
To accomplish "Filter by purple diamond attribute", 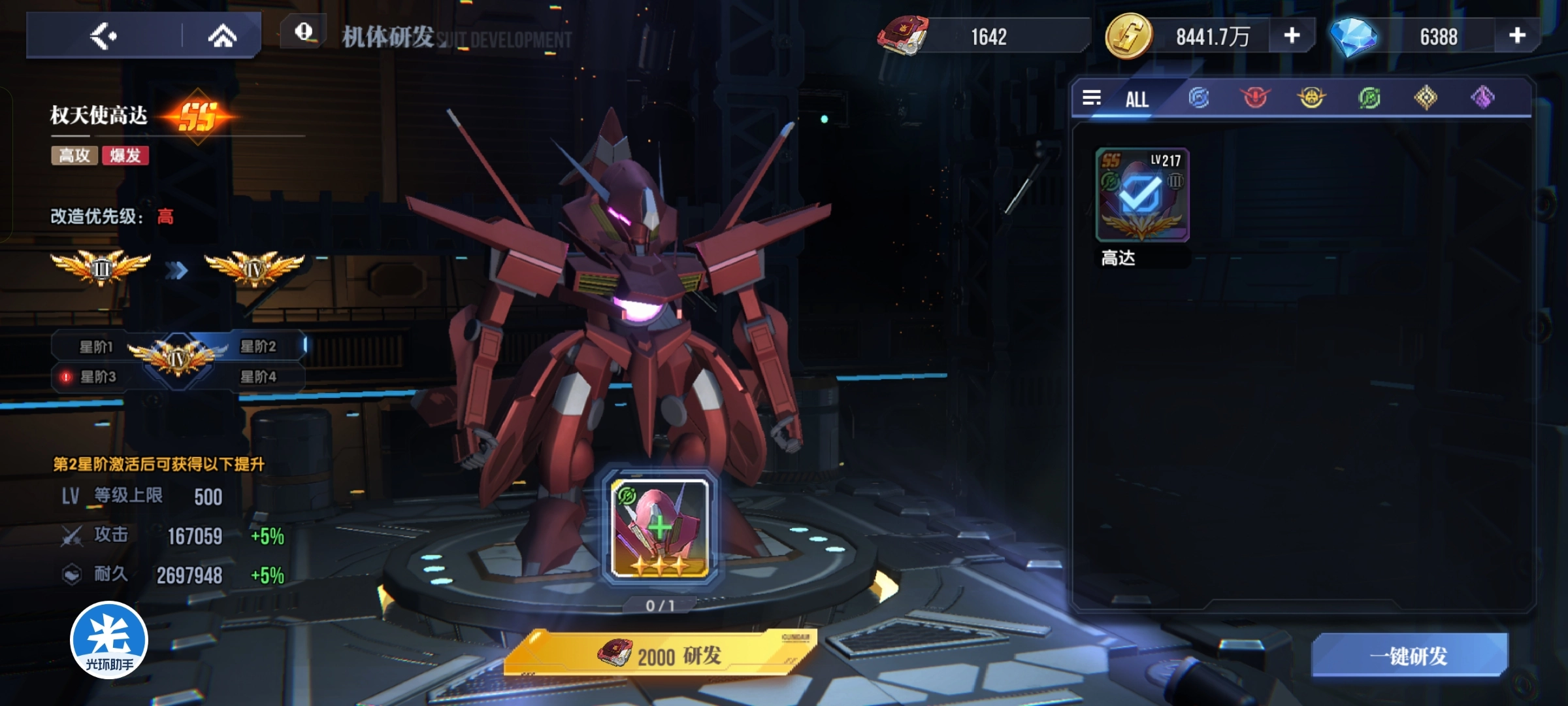I will coord(1482,98).
